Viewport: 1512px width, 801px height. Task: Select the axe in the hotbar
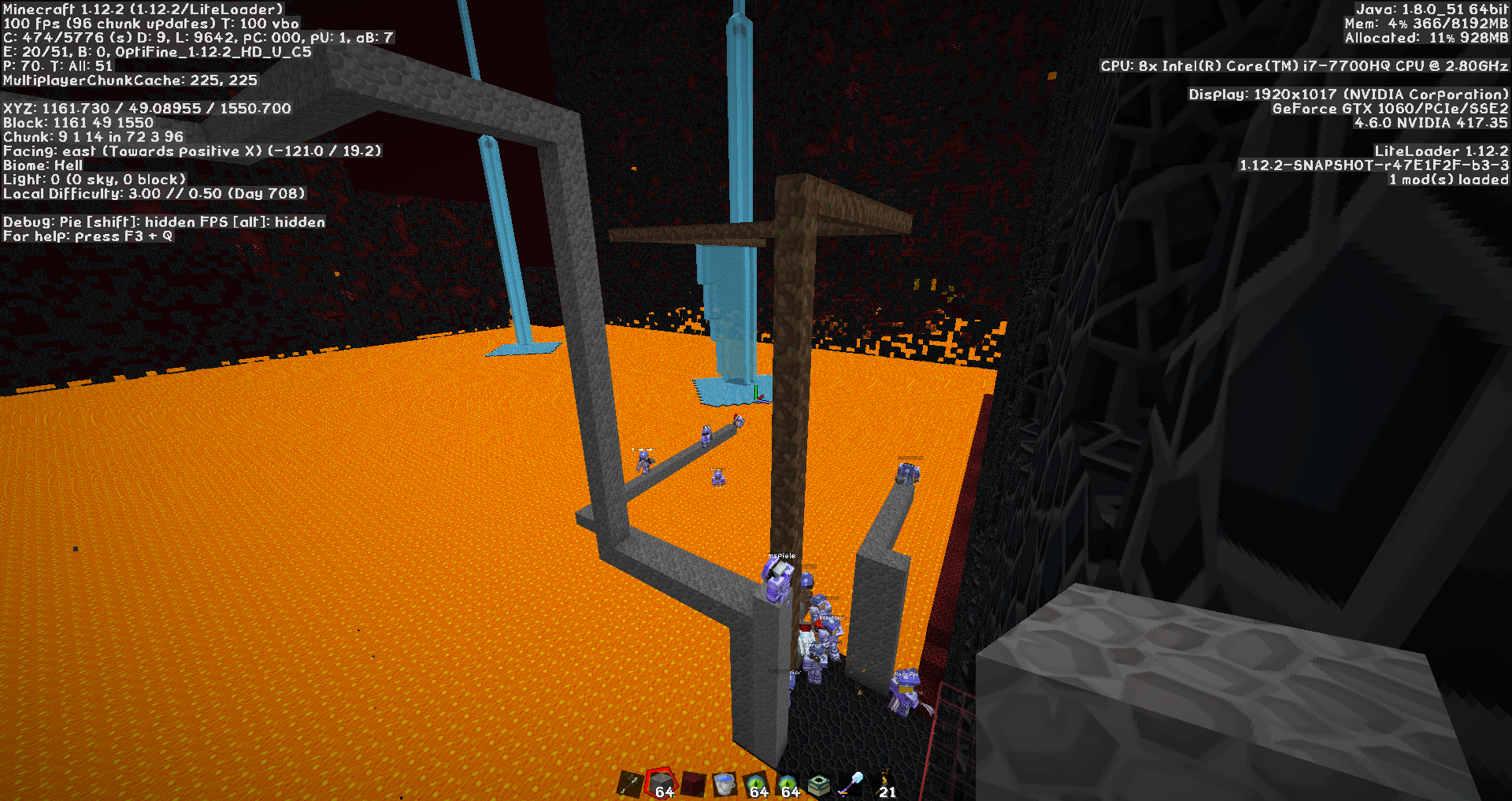click(630, 784)
